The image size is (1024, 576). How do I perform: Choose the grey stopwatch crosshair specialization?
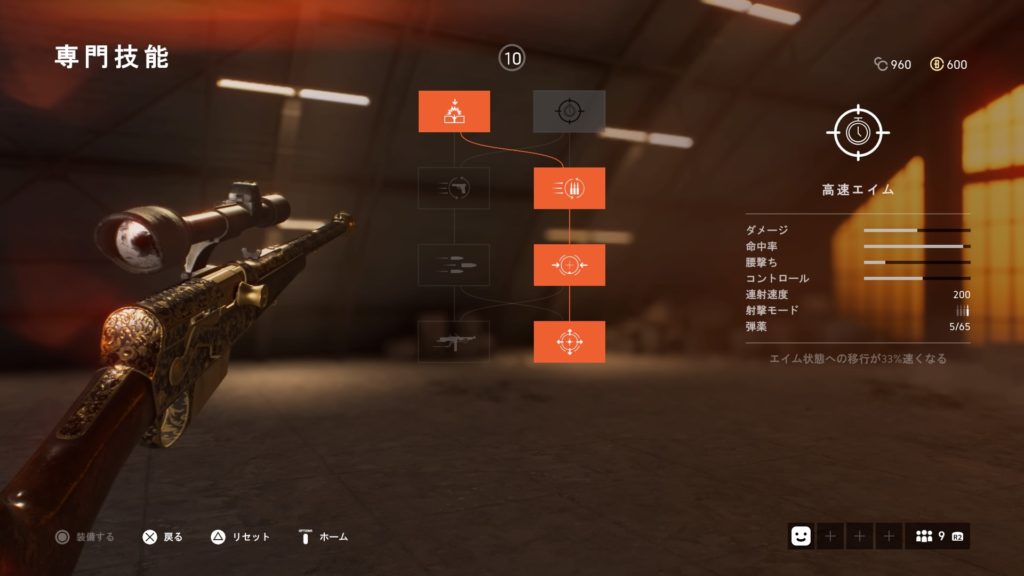click(x=569, y=111)
